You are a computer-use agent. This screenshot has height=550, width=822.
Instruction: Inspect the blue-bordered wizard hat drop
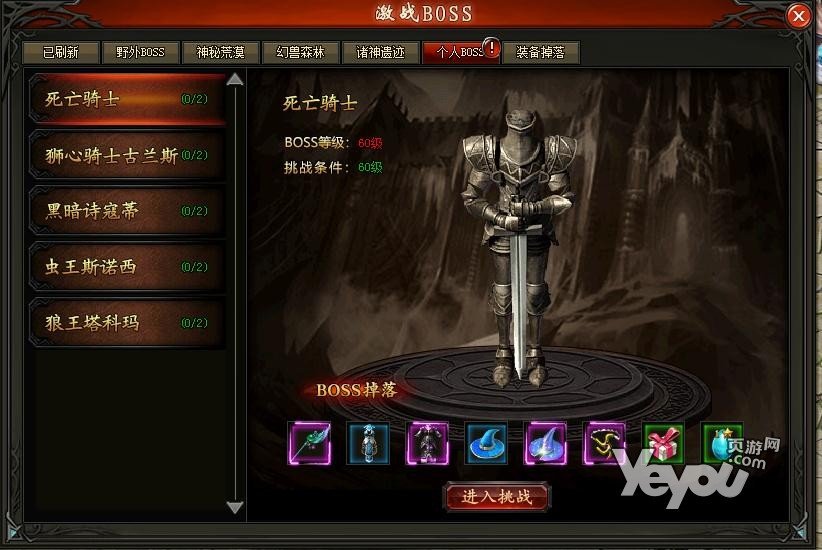(486, 443)
